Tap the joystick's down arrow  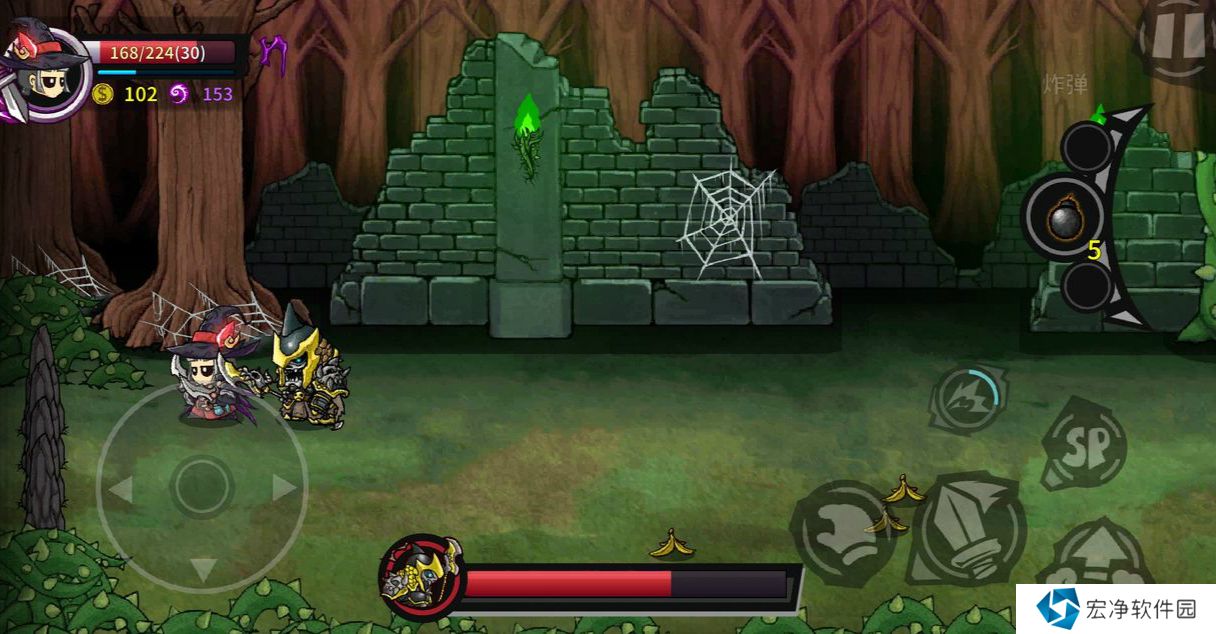203,570
